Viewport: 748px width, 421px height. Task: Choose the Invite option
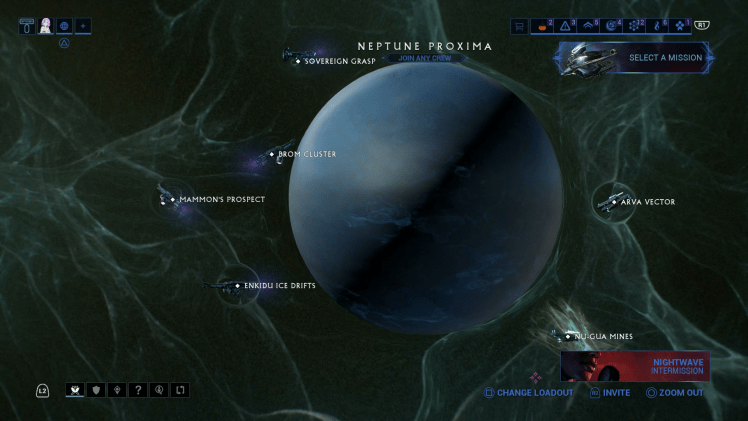tap(610, 393)
